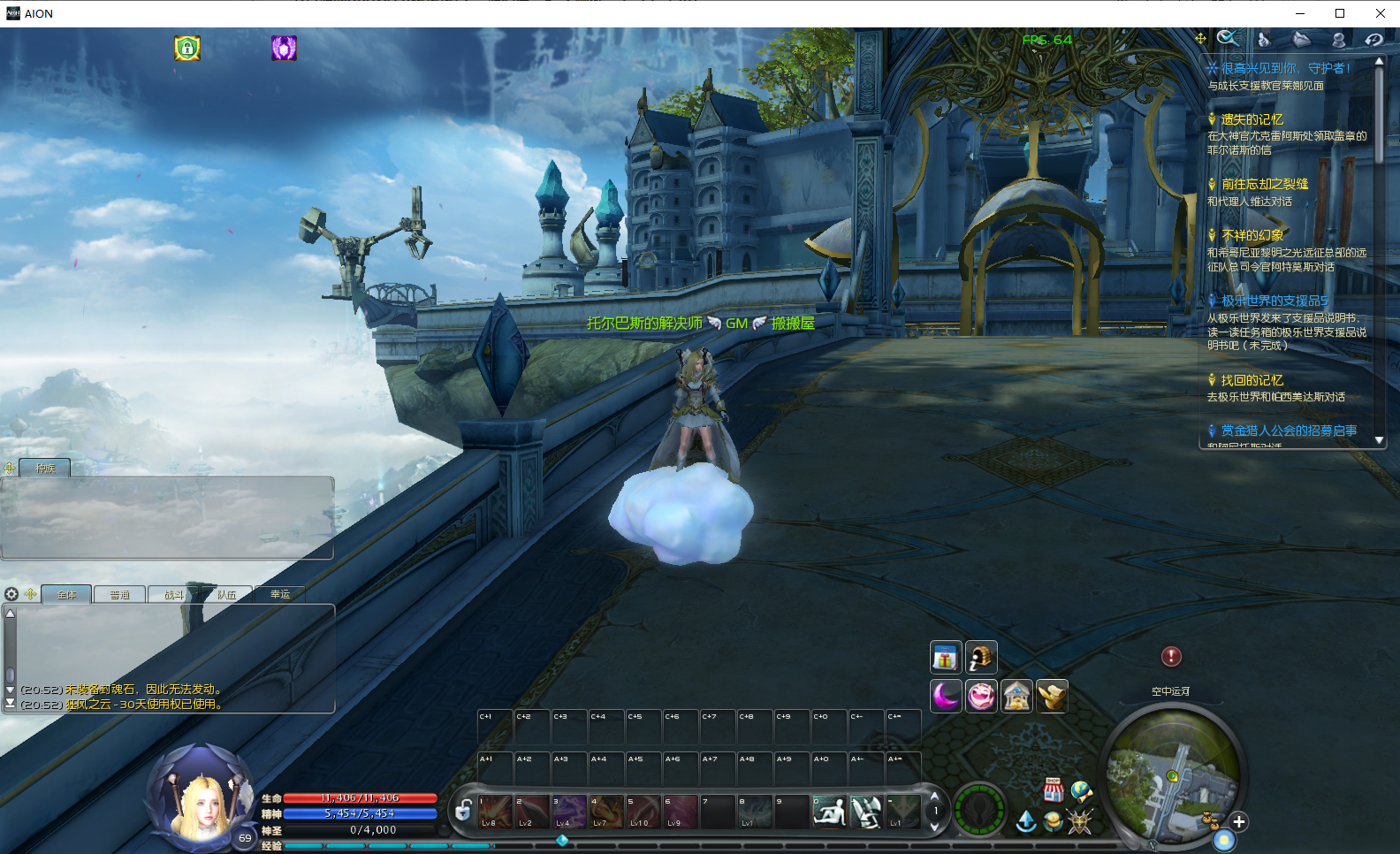The width and height of the screenshot is (1400, 854).
Task: Open chat settings gear icon
Action: click(11, 594)
